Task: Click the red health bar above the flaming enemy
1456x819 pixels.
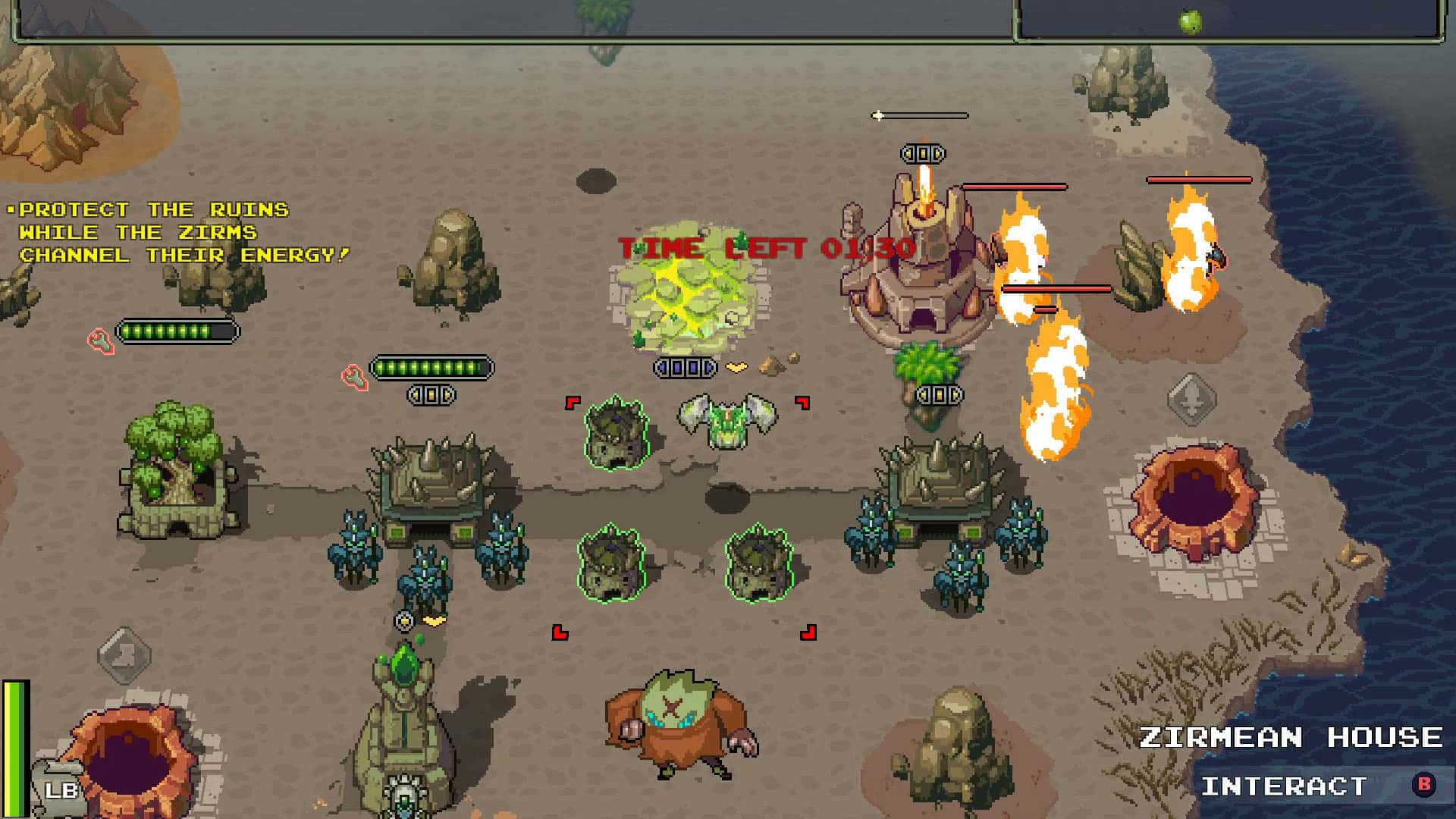Action: point(1200,179)
